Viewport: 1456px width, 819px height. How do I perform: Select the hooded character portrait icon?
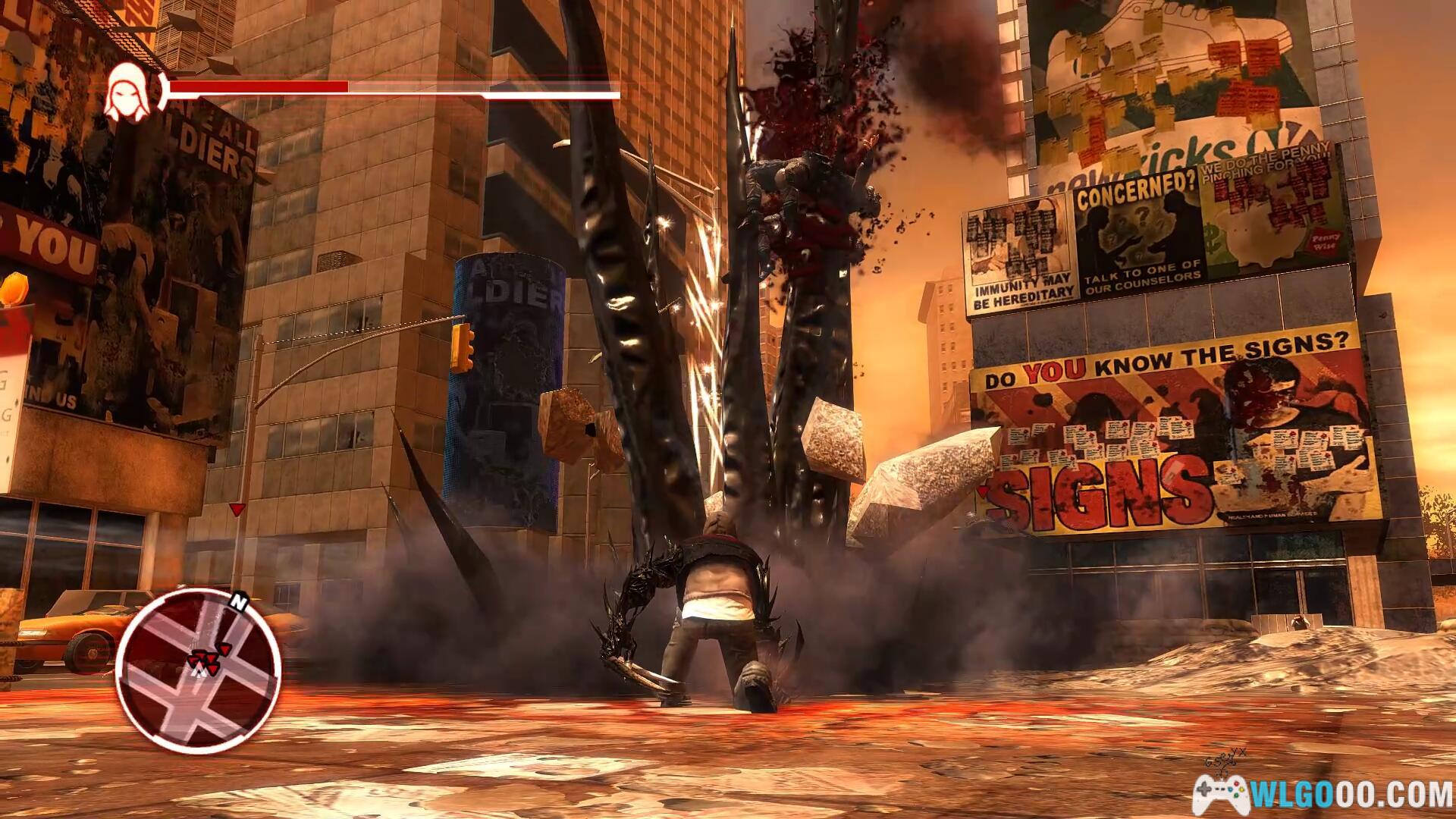pos(126,94)
